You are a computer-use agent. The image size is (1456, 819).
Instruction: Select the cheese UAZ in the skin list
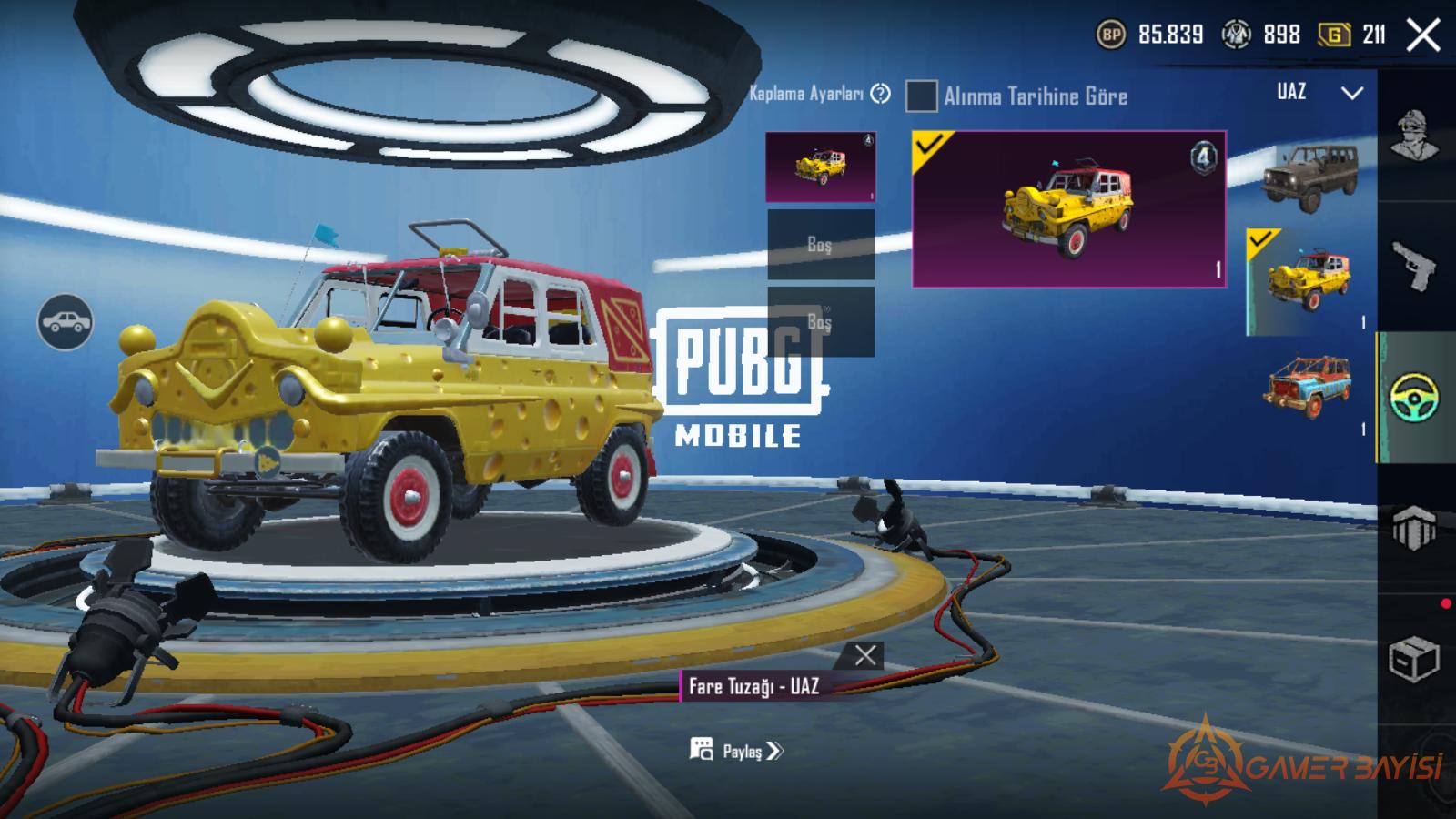[x=1310, y=280]
